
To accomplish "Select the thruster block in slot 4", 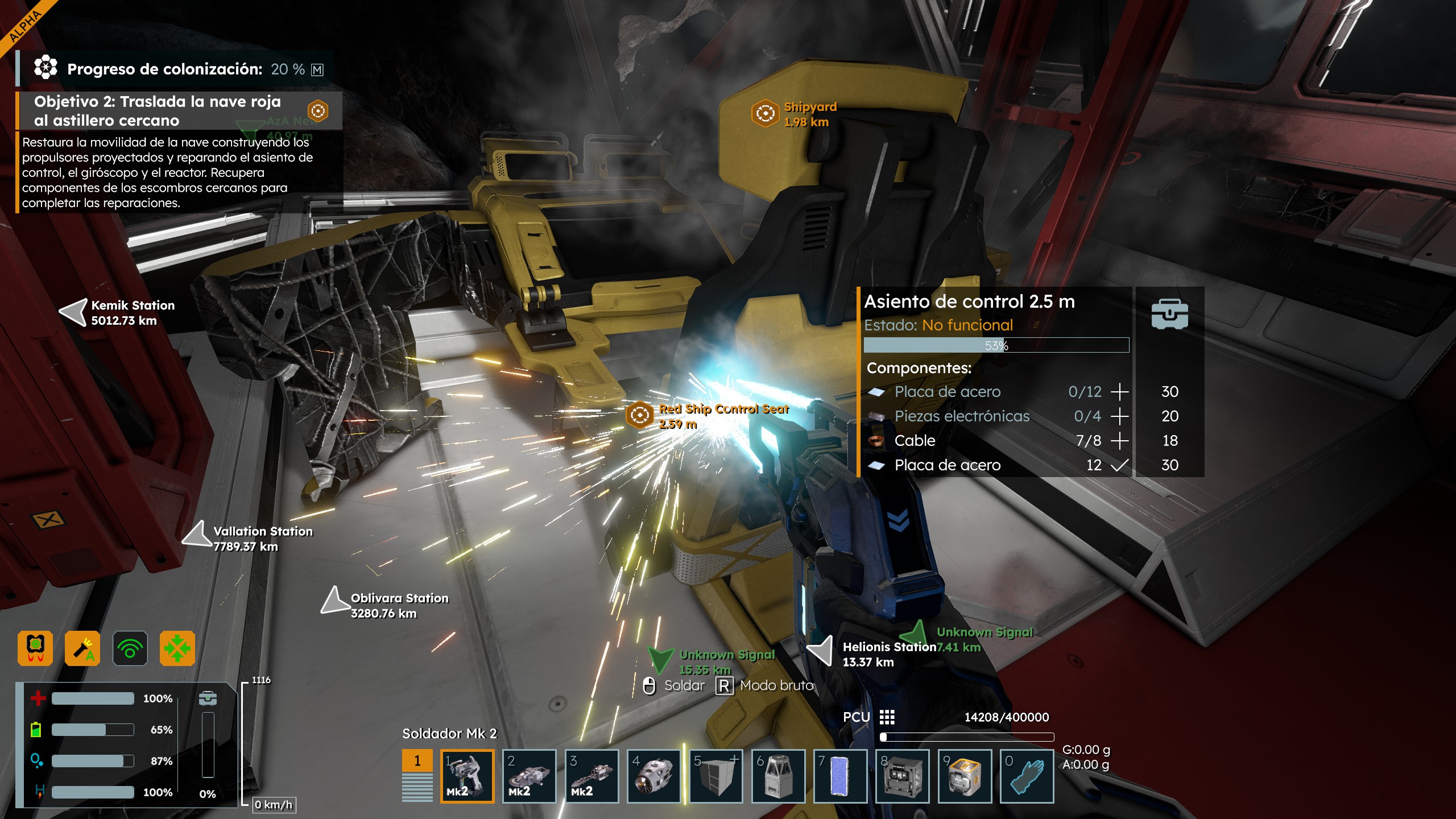I will [653, 776].
